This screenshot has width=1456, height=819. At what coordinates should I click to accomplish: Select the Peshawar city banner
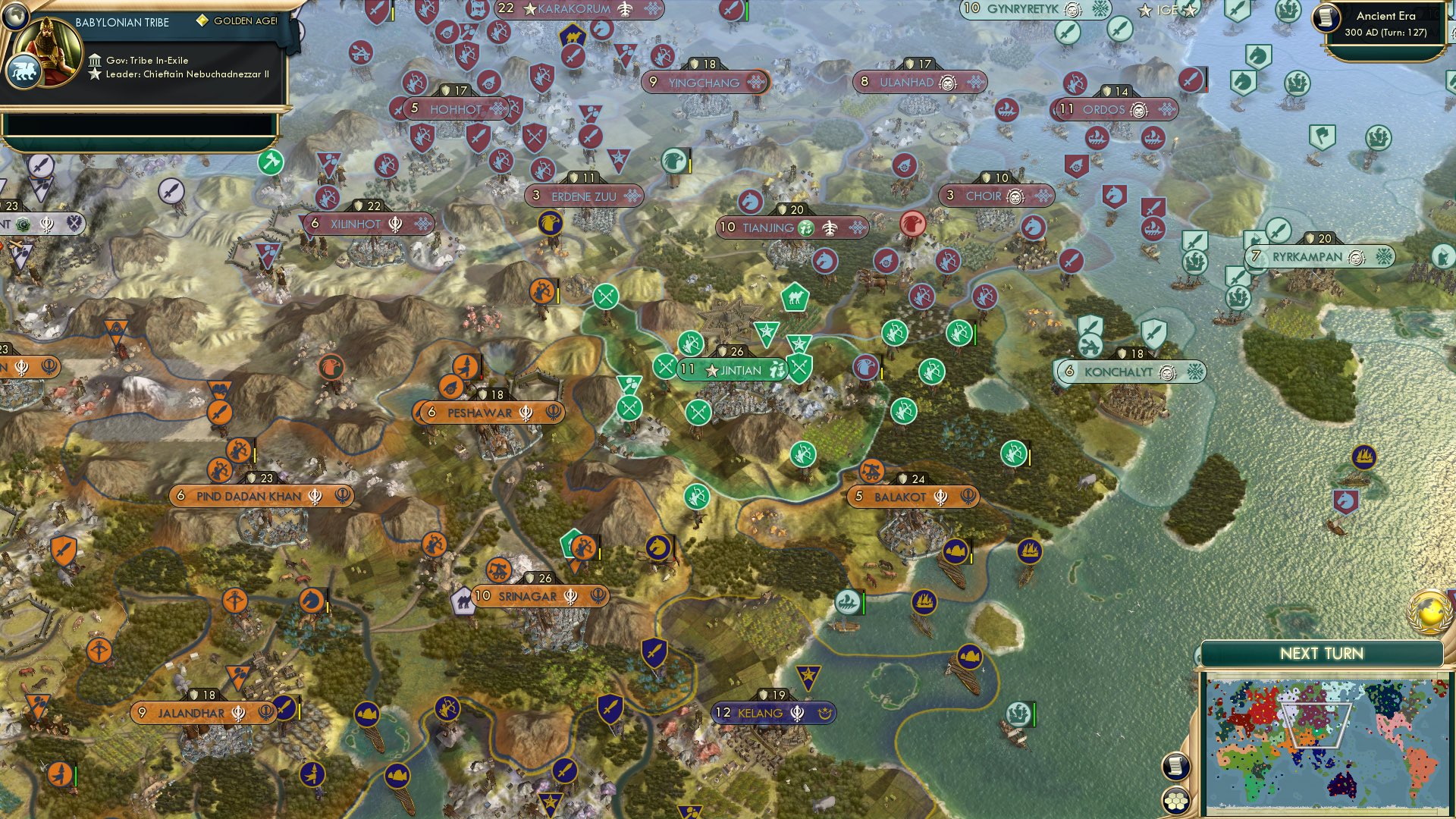pos(489,413)
